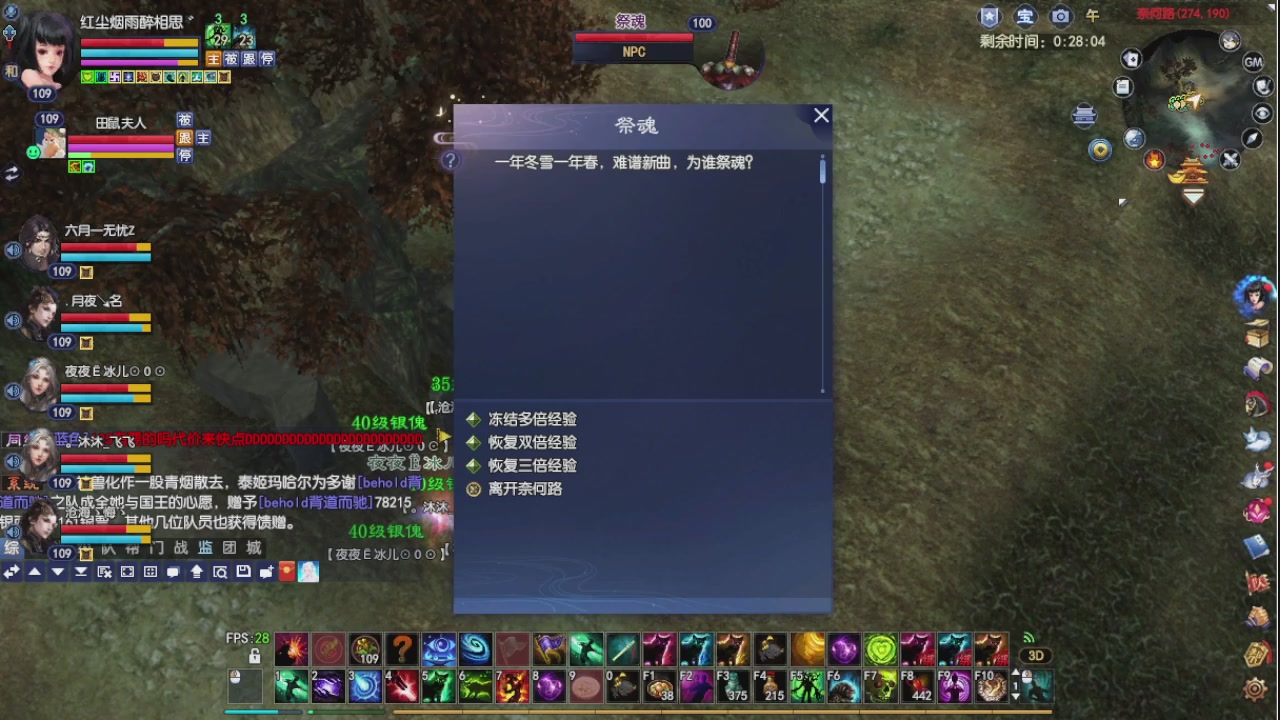The height and width of the screenshot is (720, 1280).
Task: Collapse chat with the downward triangle icon
Action: (58, 571)
